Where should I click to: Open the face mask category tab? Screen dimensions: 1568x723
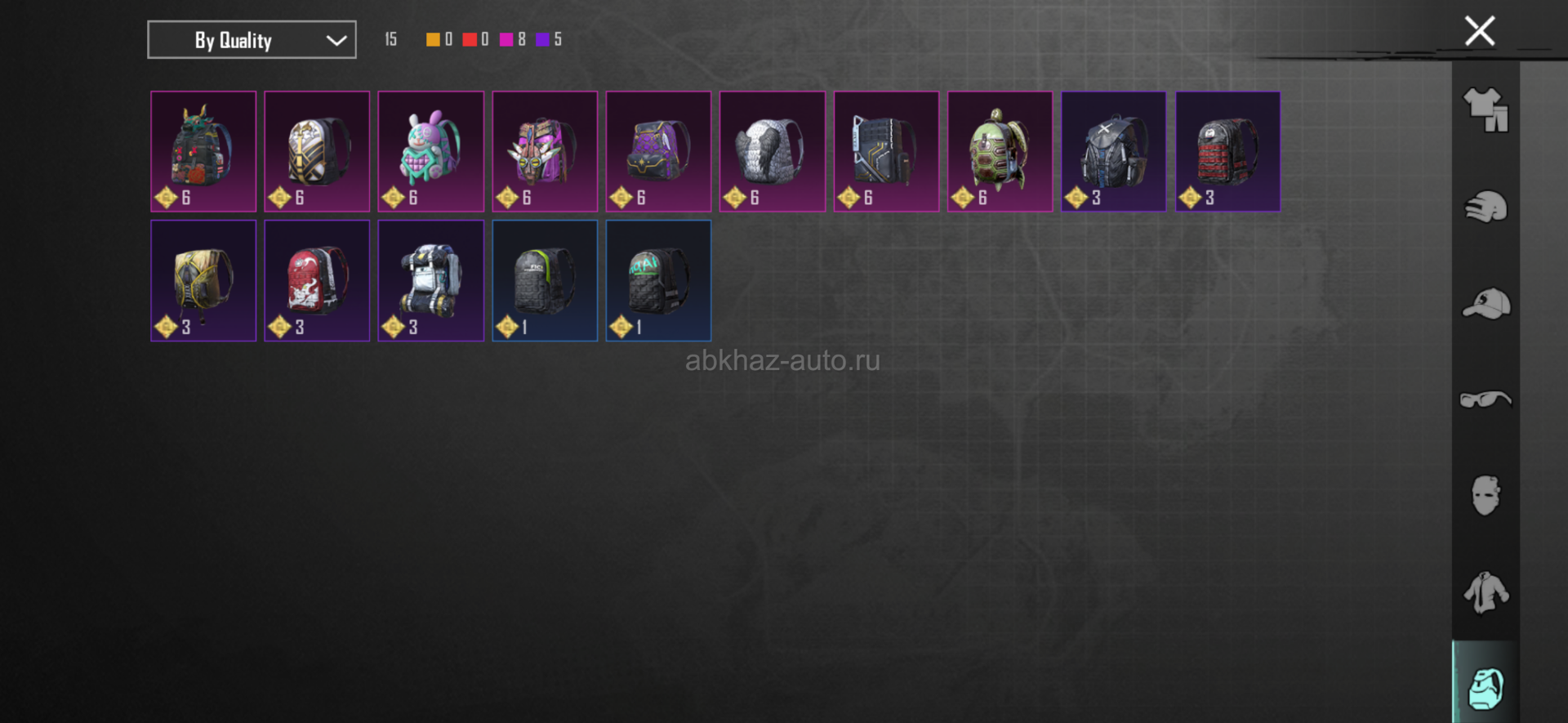1486,495
